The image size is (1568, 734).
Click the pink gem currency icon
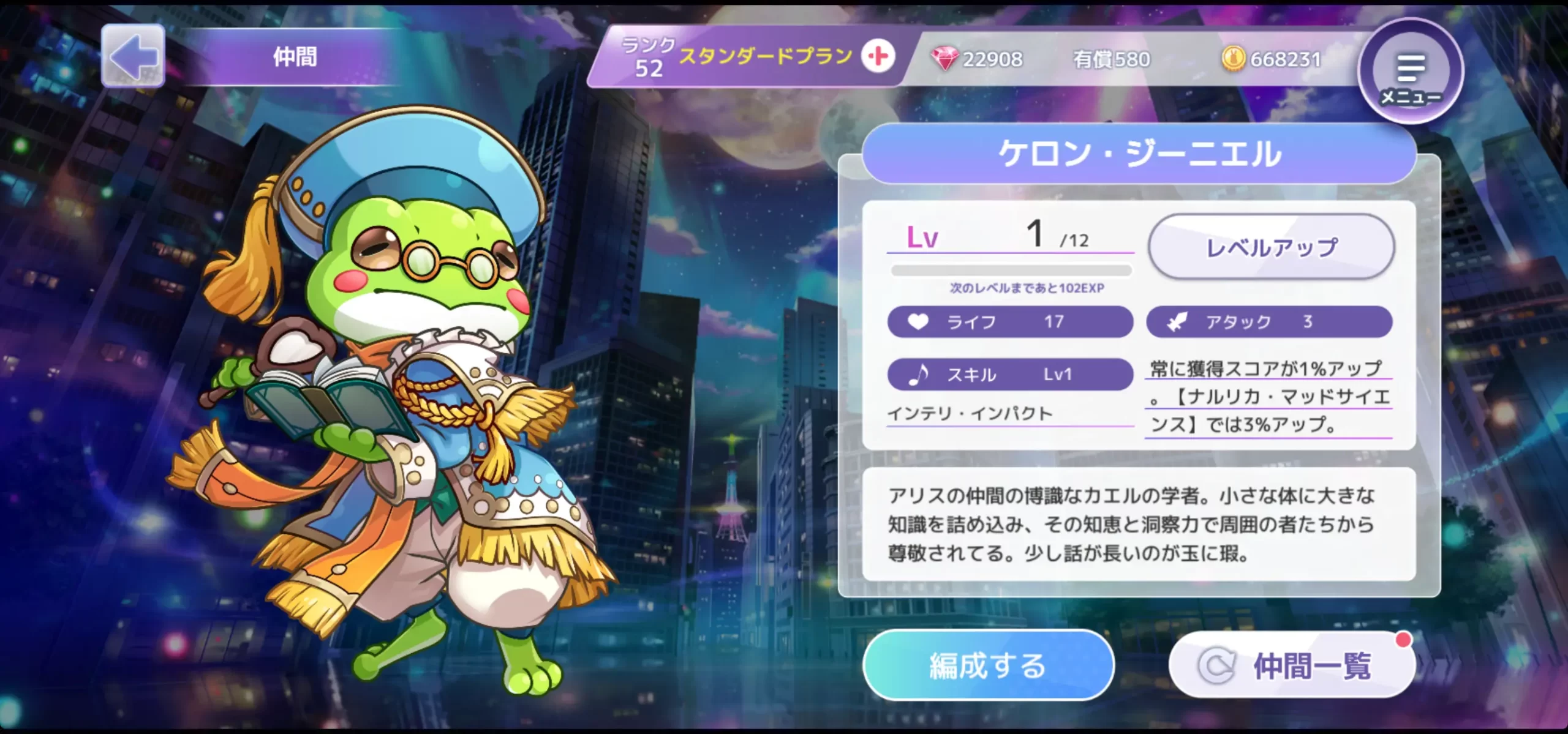[944, 59]
